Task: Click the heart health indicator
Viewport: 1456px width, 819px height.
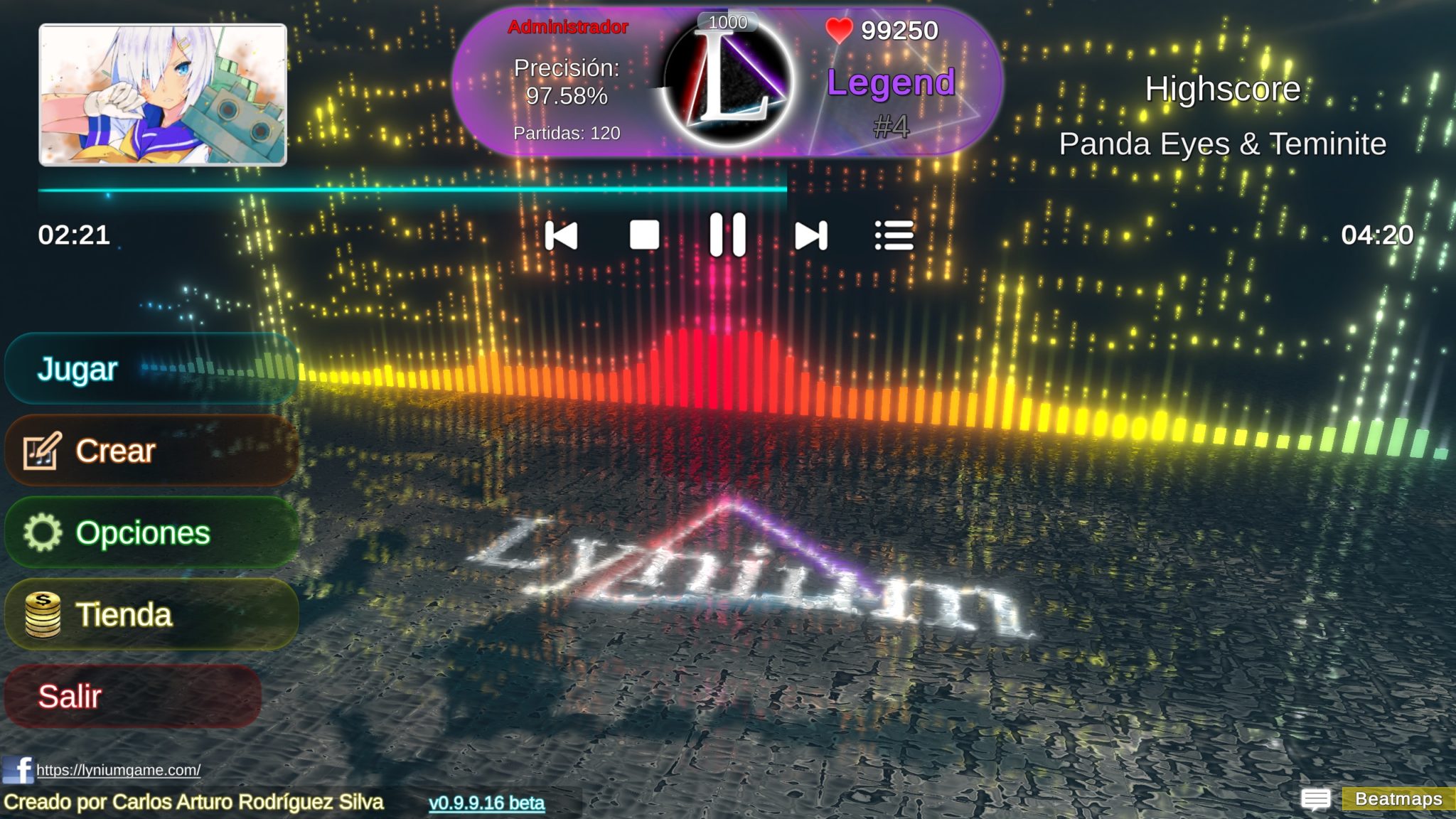Action: coord(841,30)
